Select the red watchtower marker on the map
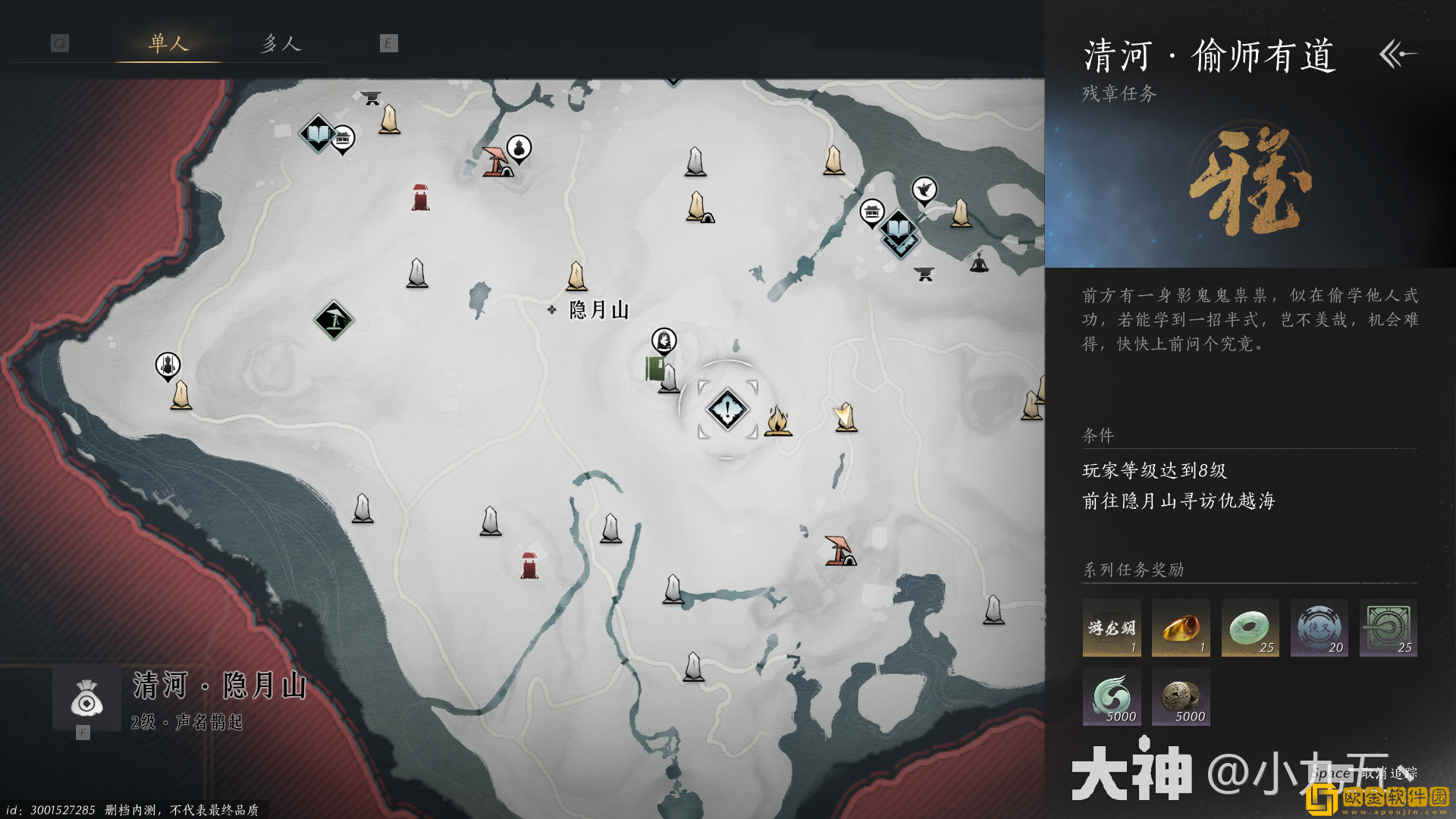Viewport: 1456px width, 819px height. point(421,196)
